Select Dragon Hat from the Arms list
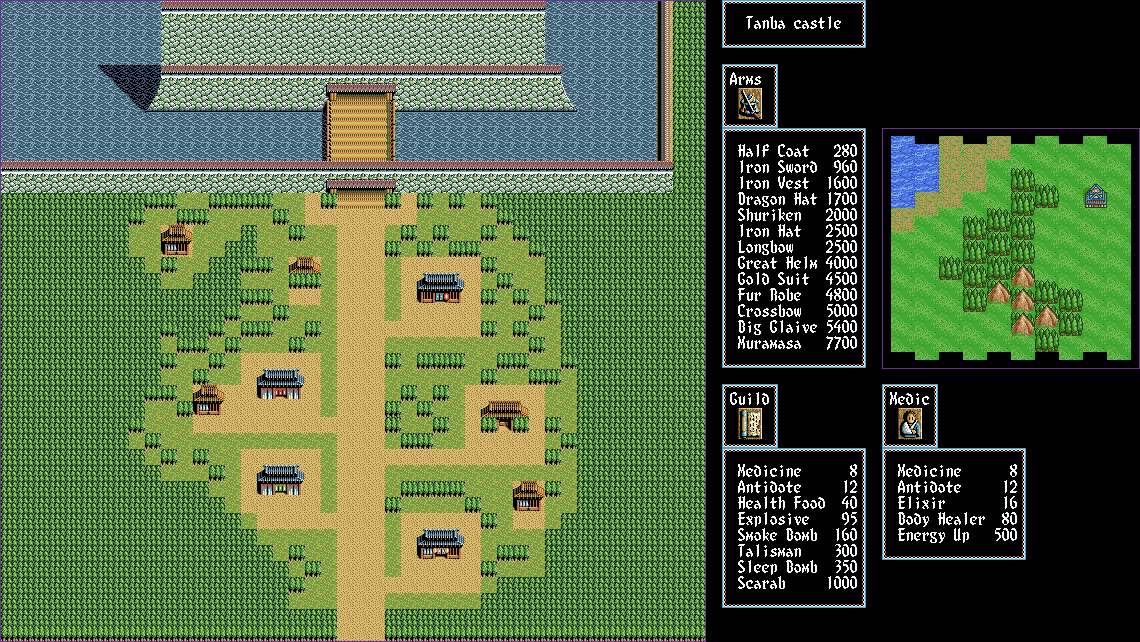Screen dimensions: 1140x642 click(797, 199)
